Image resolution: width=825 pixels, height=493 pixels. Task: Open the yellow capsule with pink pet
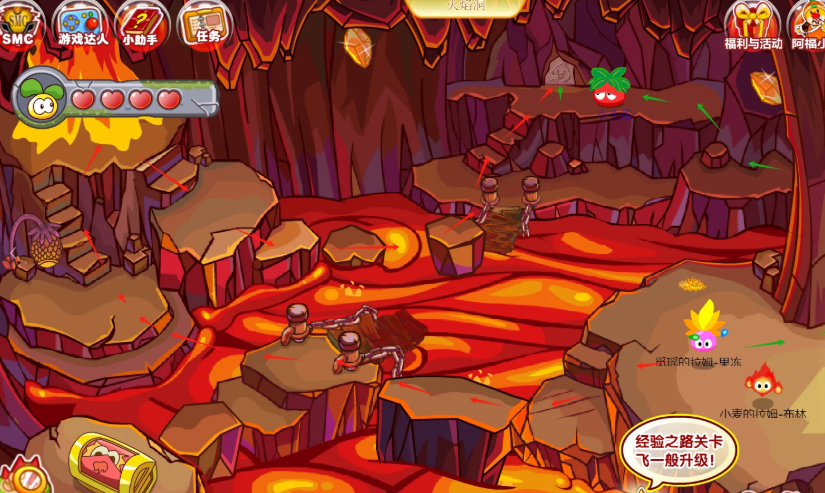tap(111, 463)
